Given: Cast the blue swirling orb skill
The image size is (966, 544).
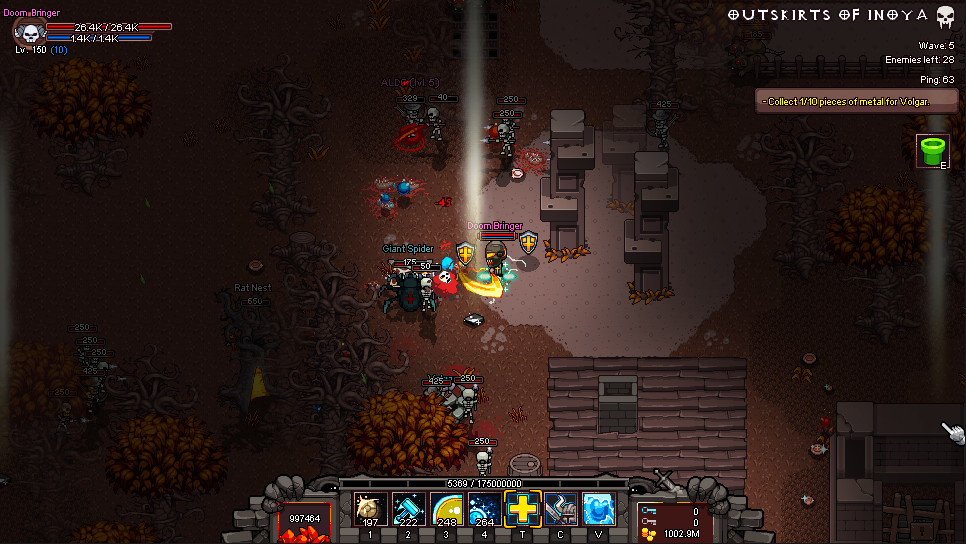Looking at the screenshot, I should [484, 510].
